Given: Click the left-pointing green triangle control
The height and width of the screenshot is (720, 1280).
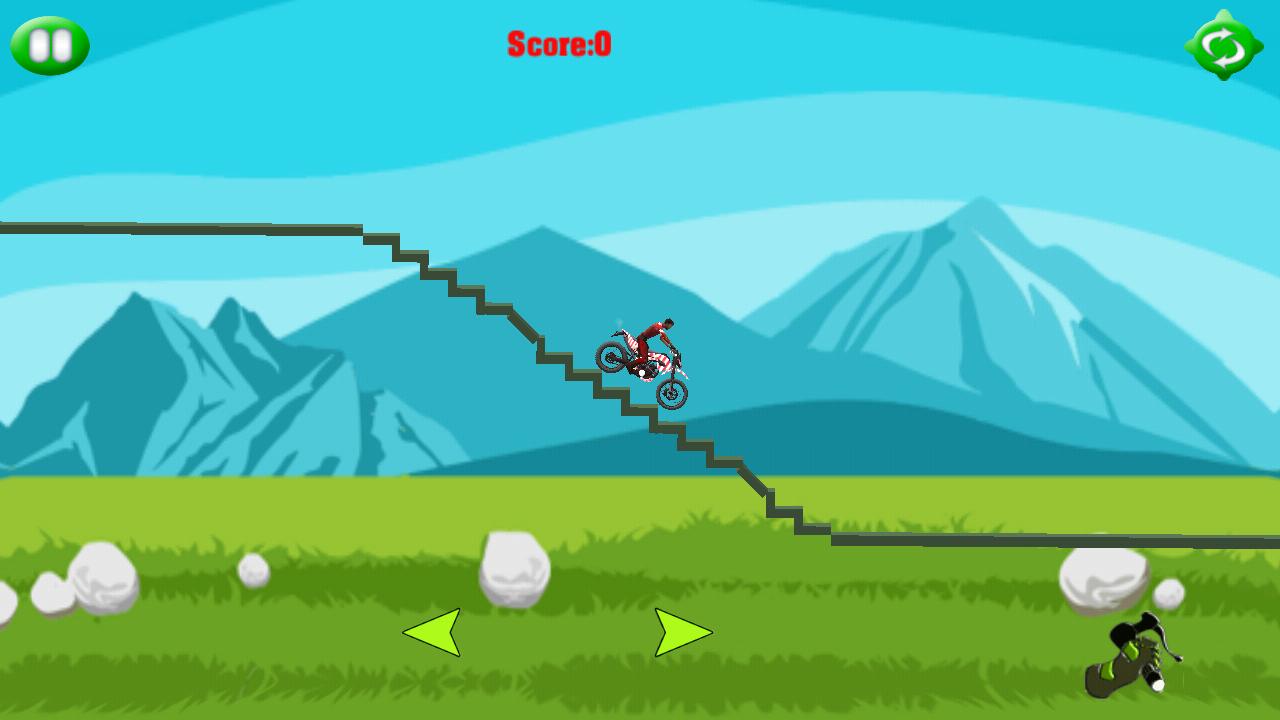Looking at the screenshot, I should point(432,632).
